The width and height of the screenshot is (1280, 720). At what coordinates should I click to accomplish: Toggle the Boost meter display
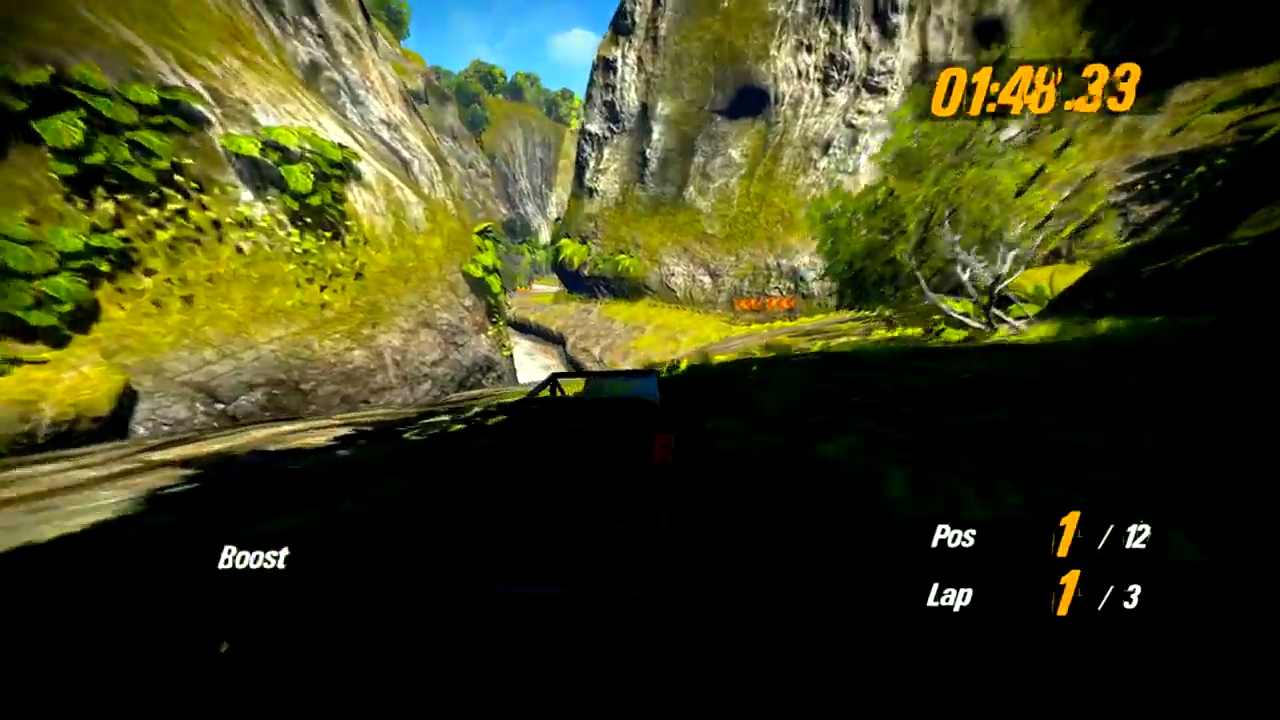(x=252, y=557)
